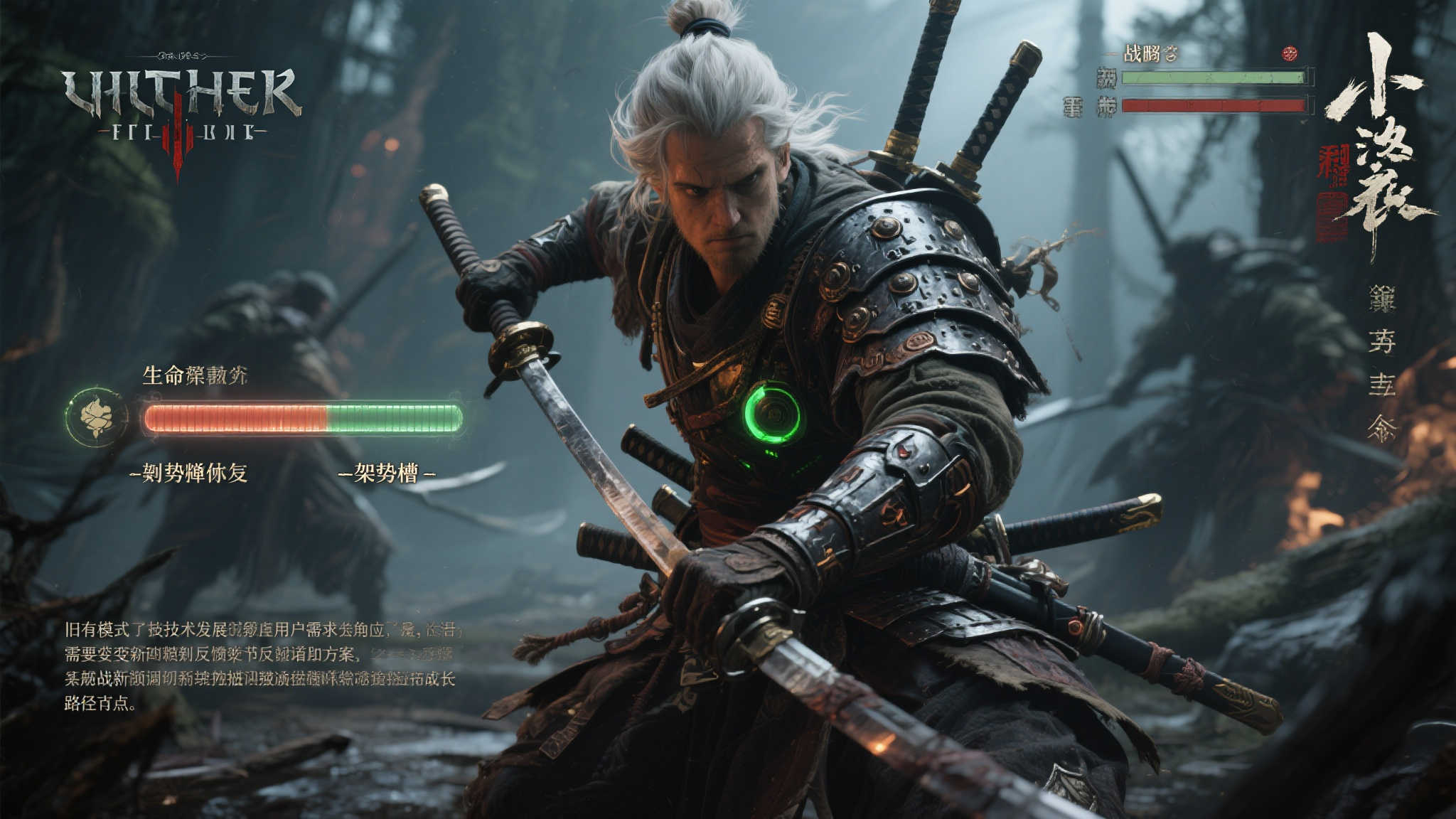Click the golden flower emblem beside the health bar
The image size is (1456, 819).
(x=97, y=417)
